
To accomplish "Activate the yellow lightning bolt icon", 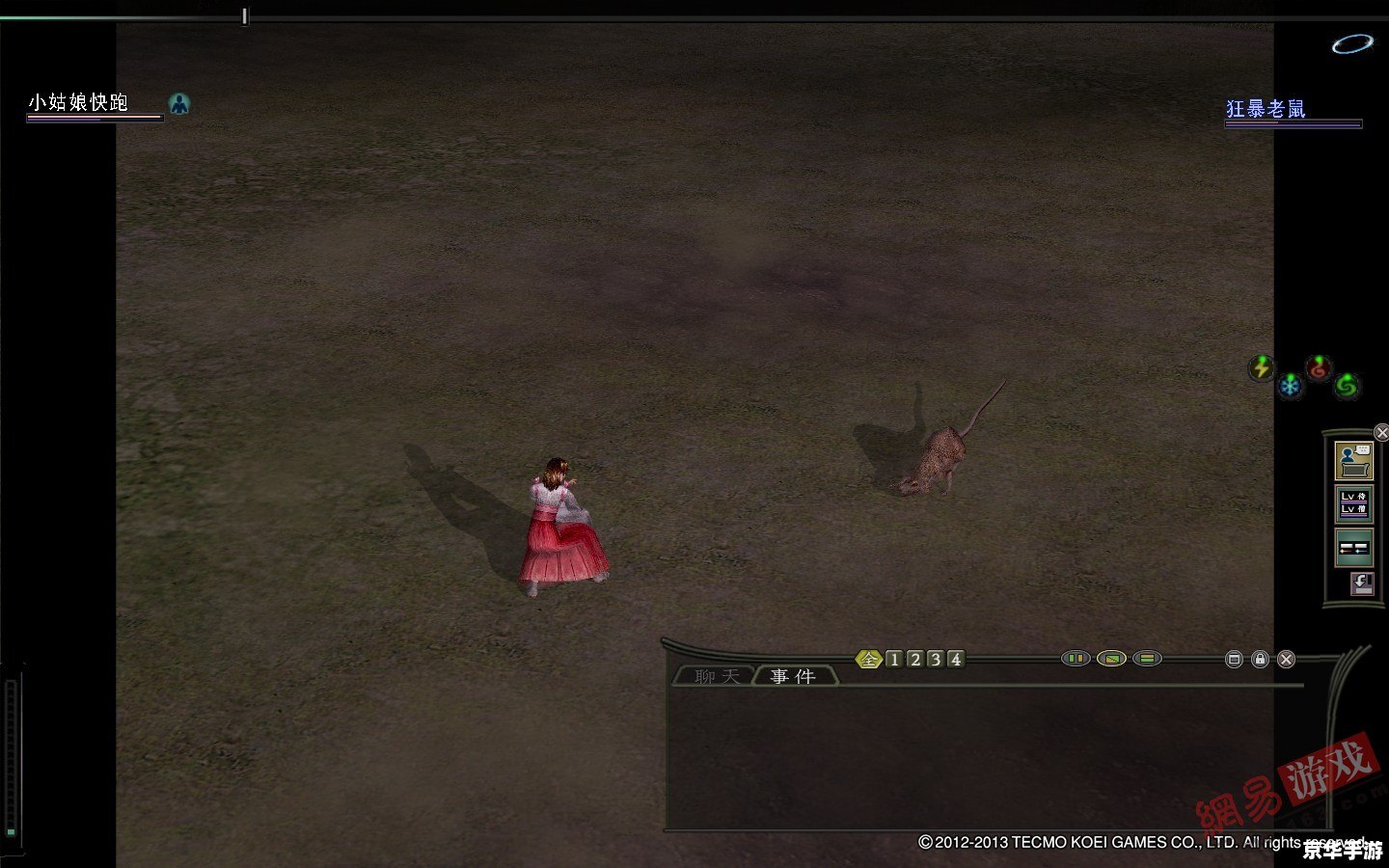I will tap(1261, 367).
